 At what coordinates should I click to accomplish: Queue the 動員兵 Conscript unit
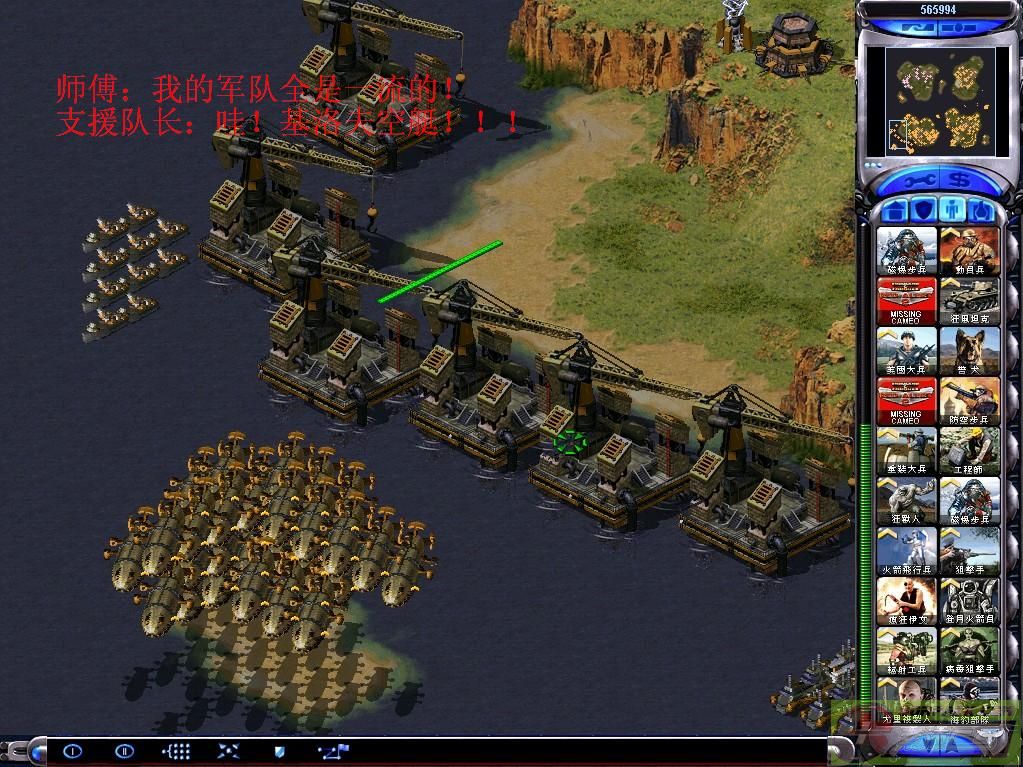[969, 251]
